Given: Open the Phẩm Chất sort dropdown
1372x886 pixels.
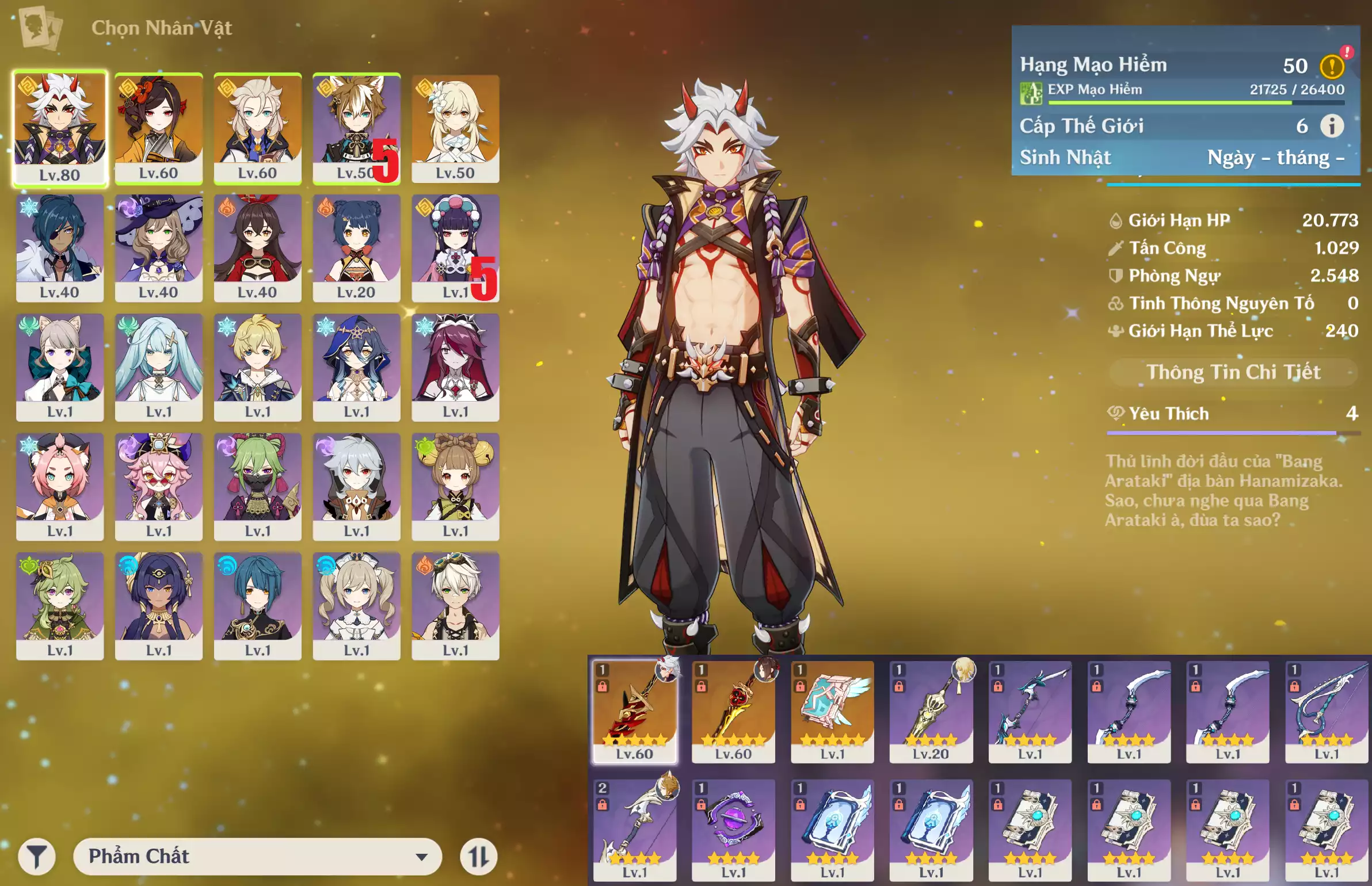Looking at the screenshot, I should tap(257, 856).
